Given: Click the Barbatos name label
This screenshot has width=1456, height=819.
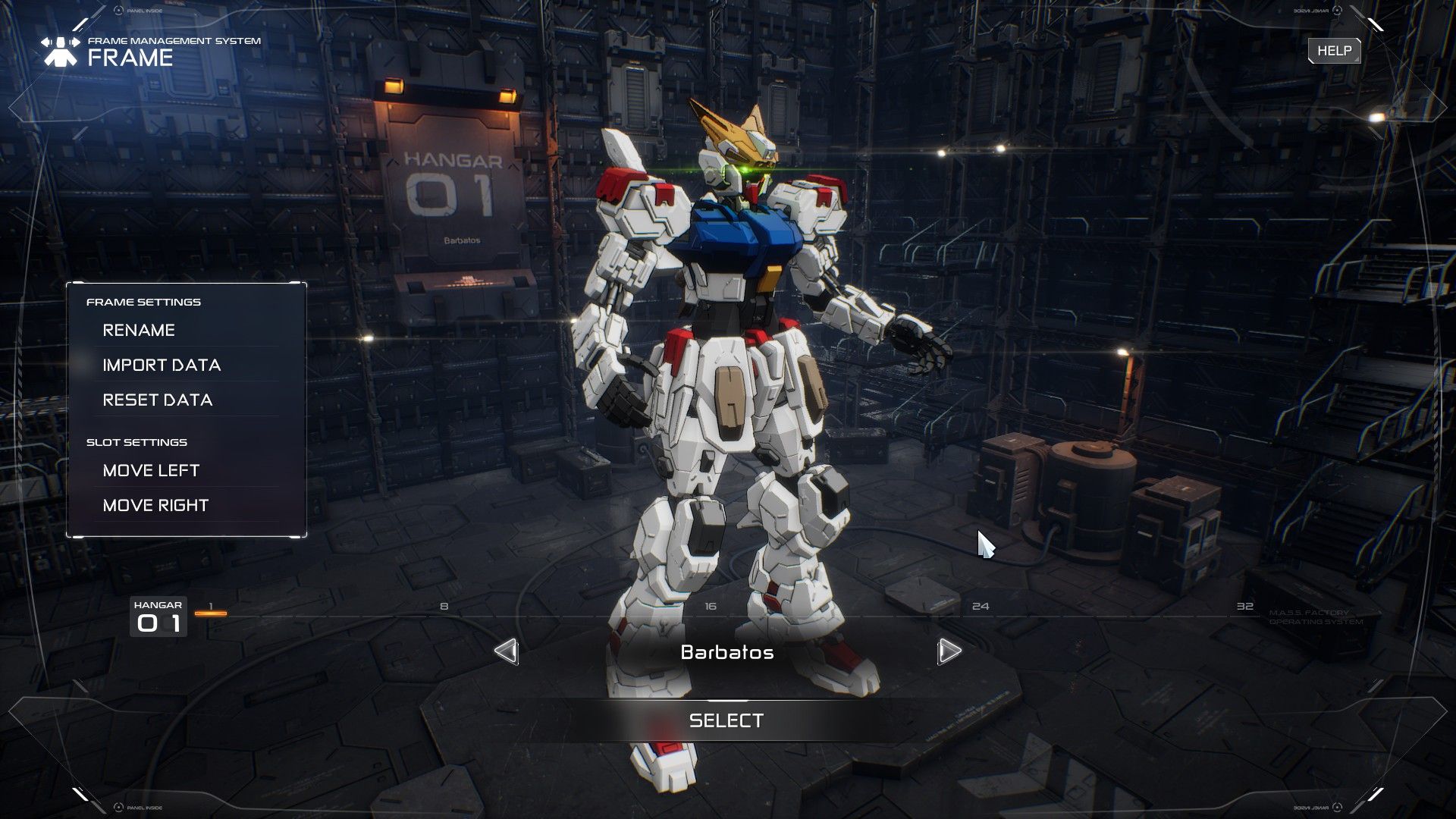Looking at the screenshot, I should [x=727, y=652].
